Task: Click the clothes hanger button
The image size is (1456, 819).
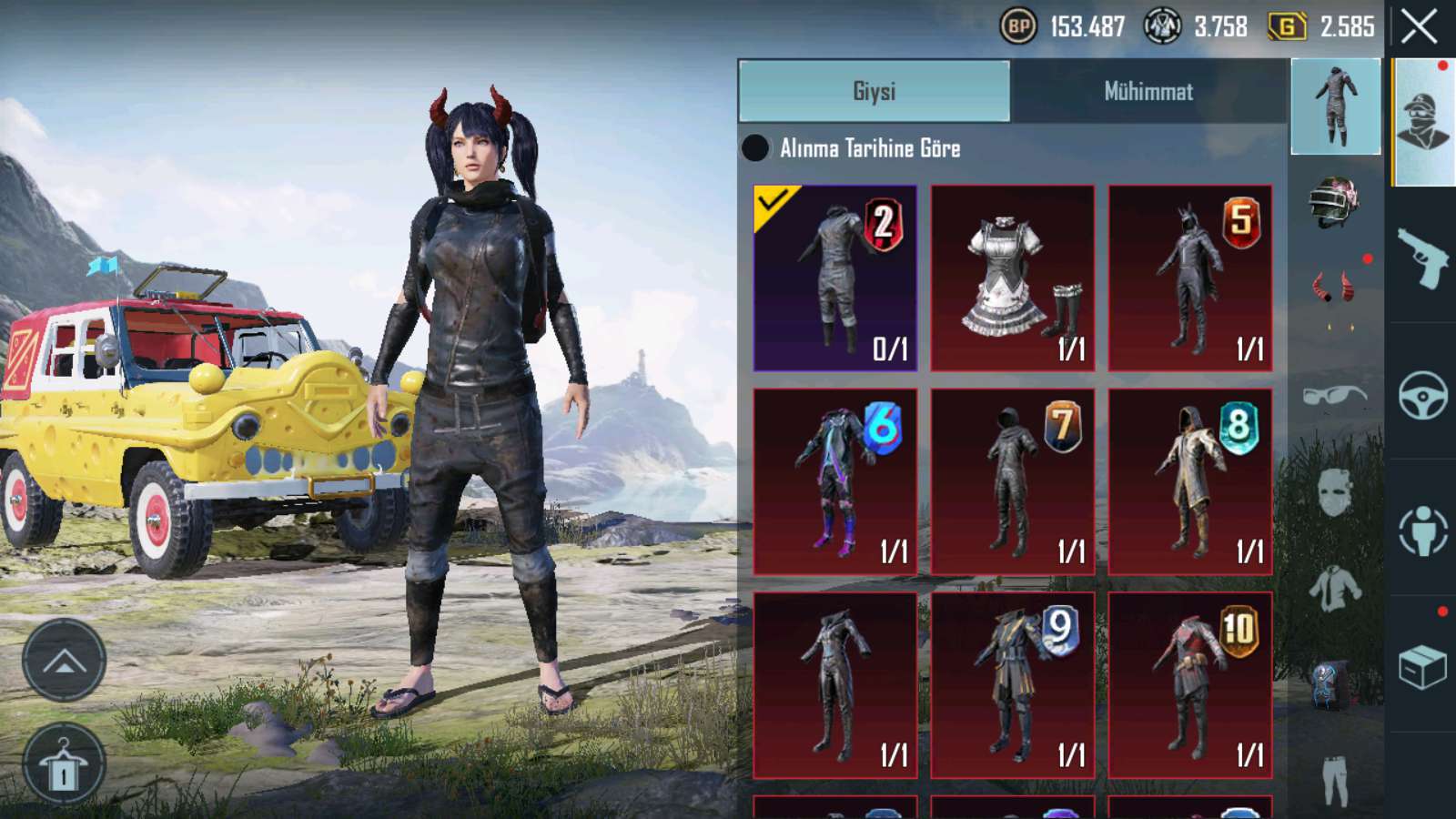Action: point(64,766)
